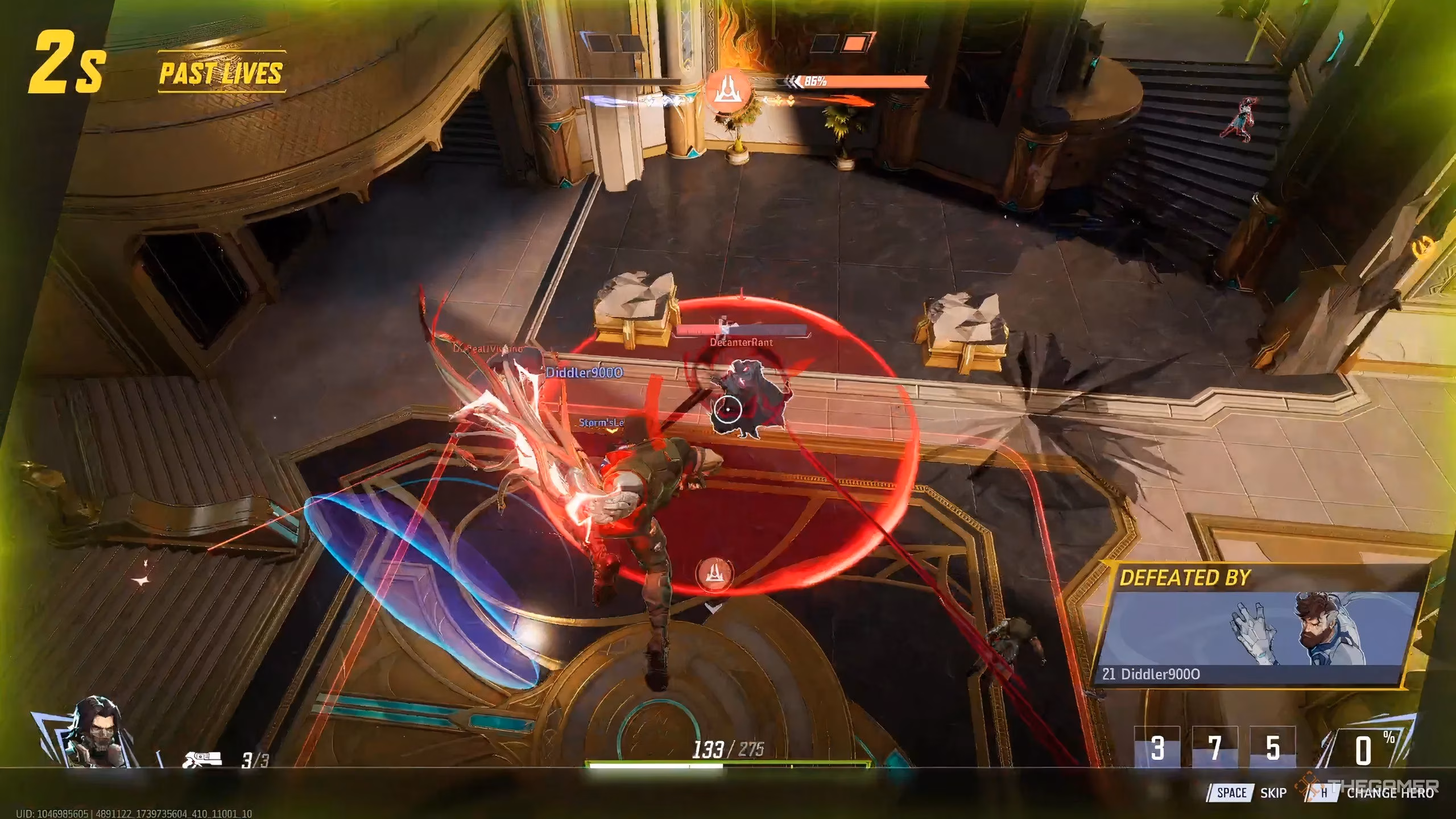Click the ability slot showing cooldown 3
Image resolution: width=1456 pixels, height=819 pixels.
click(1157, 748)
